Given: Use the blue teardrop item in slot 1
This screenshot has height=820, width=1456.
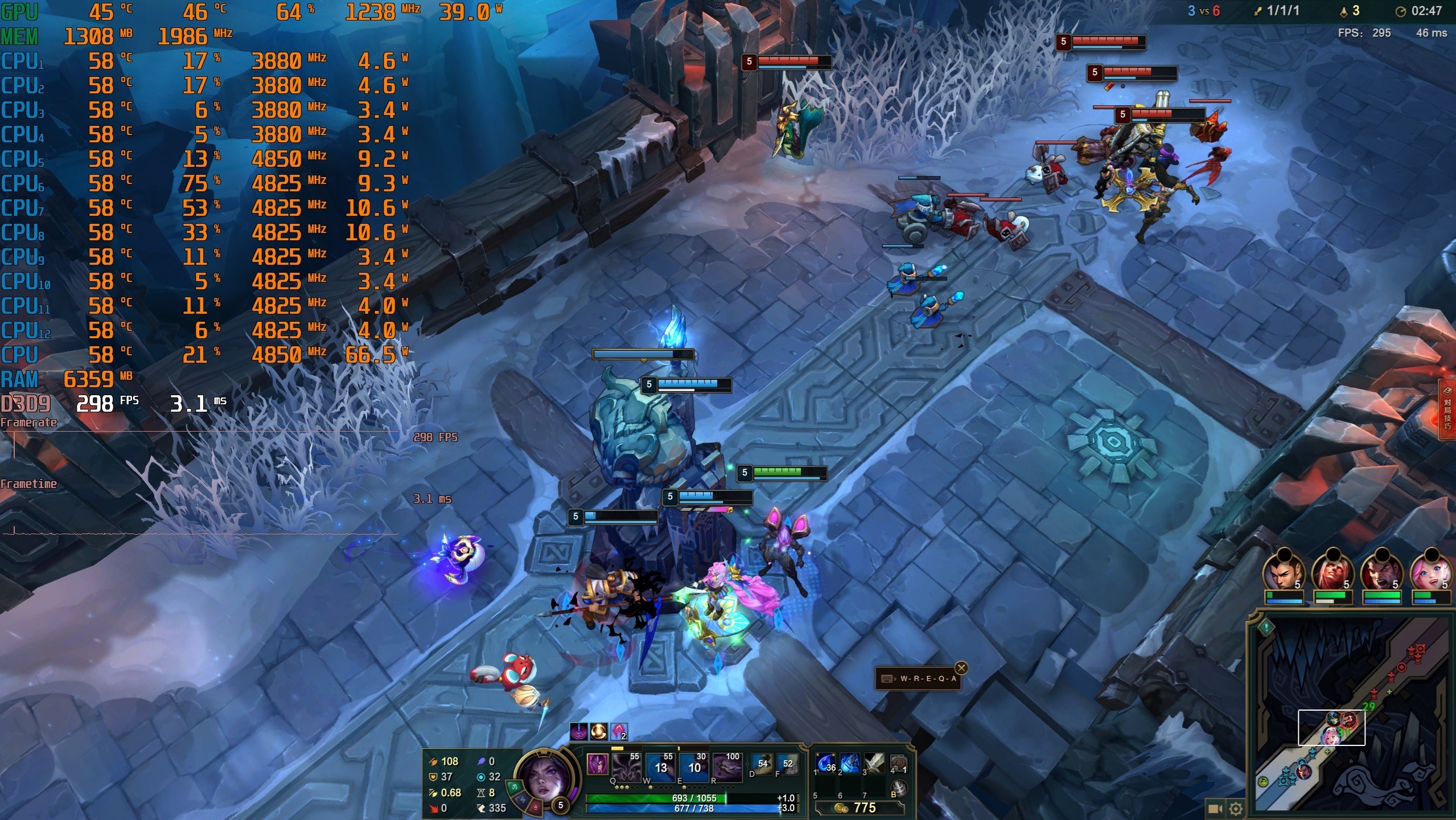Looking at the screenshot, I should point(826,764).
